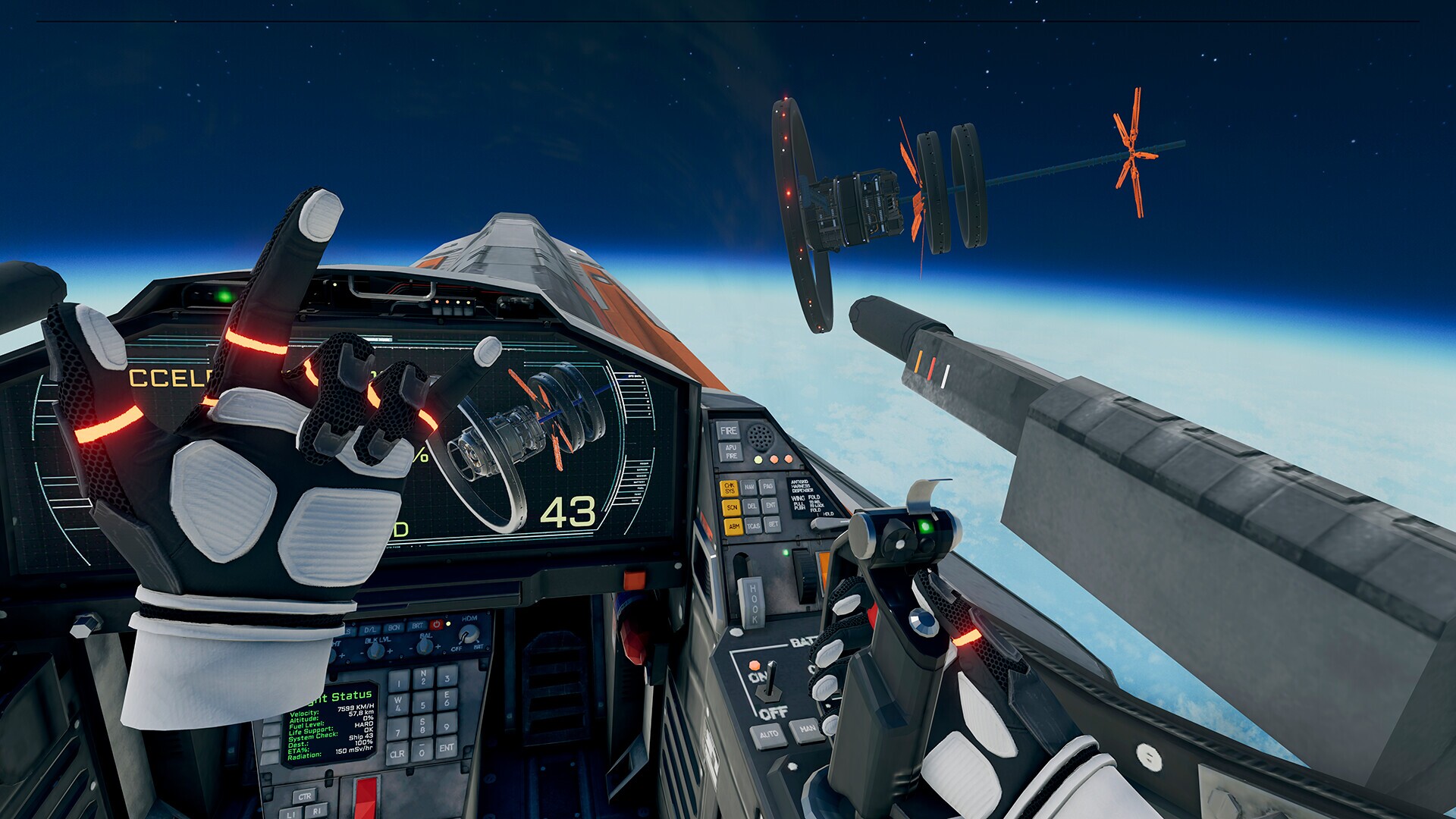The image size is (1456, 819).
Task: Click the CLR key on the keypad
Action: click(x=397, y=754)
